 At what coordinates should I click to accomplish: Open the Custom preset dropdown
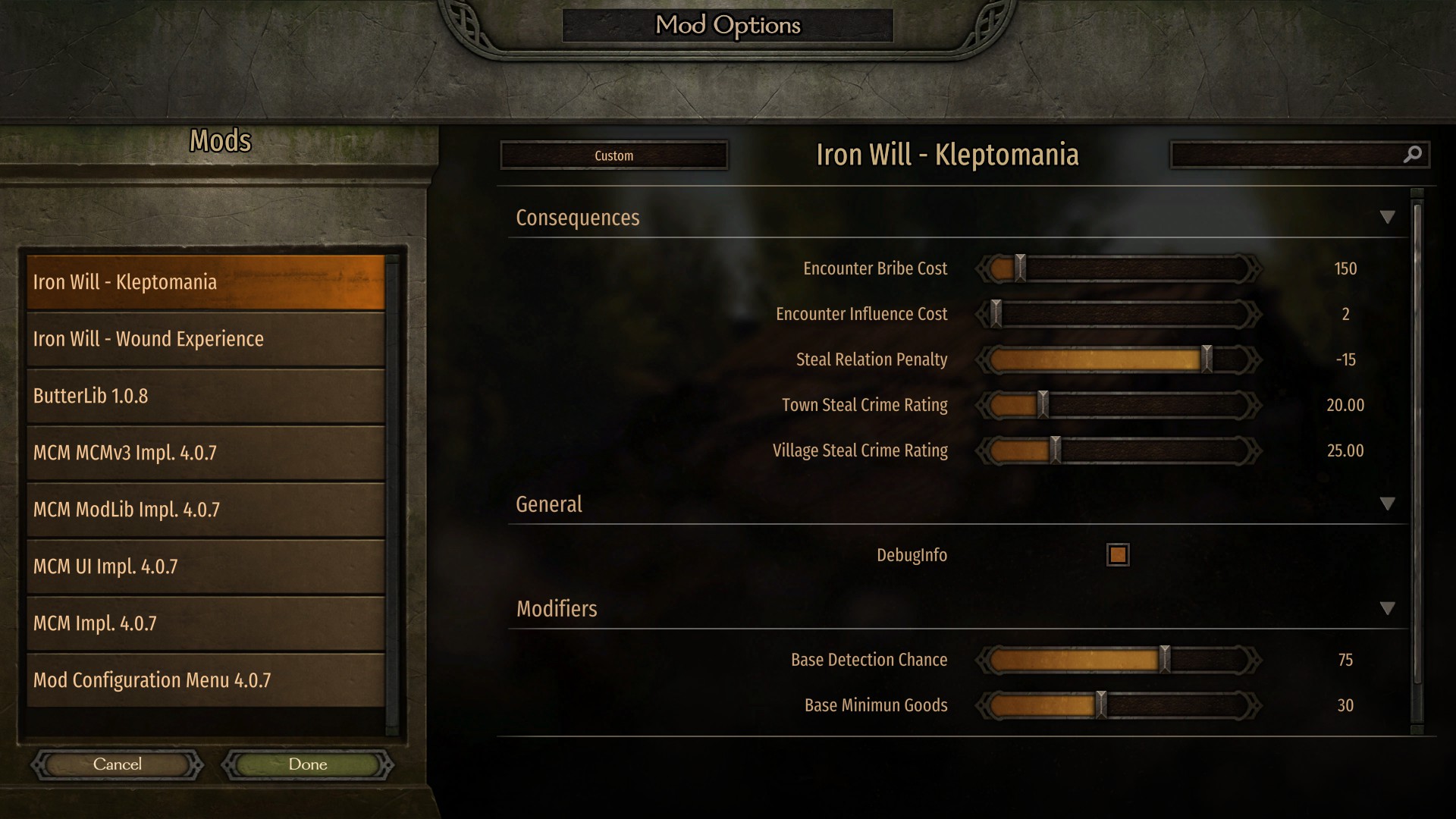click(613, 155)
